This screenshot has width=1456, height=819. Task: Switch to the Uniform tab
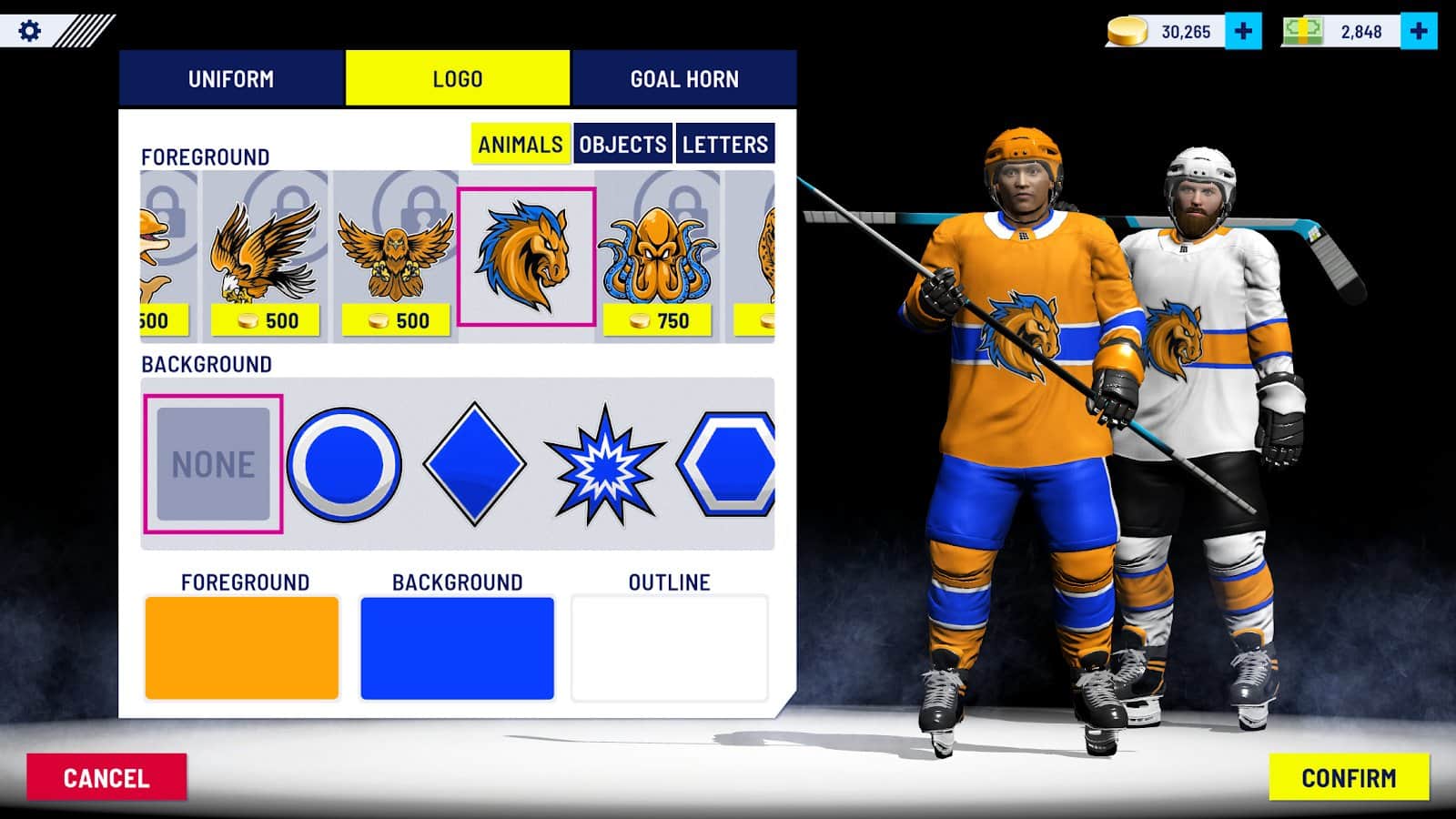[231, 79]
